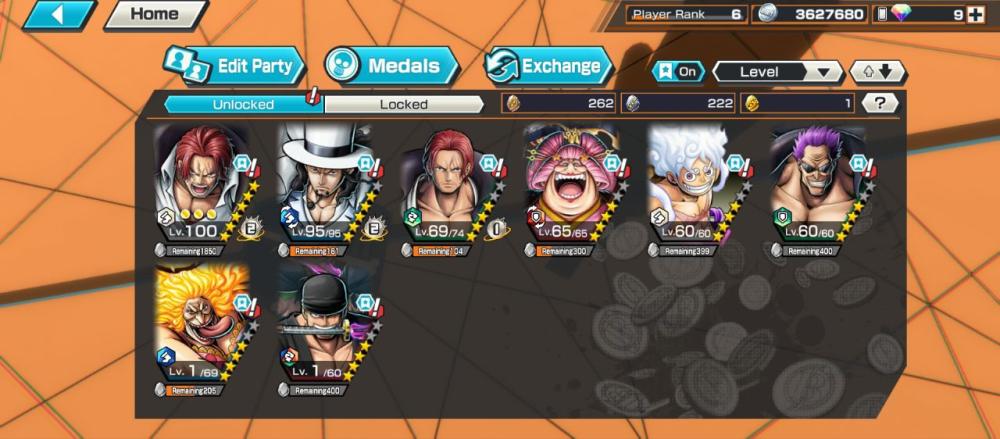
Task: Switch to the Locked characters tab
Action: (x=404, y=104)
